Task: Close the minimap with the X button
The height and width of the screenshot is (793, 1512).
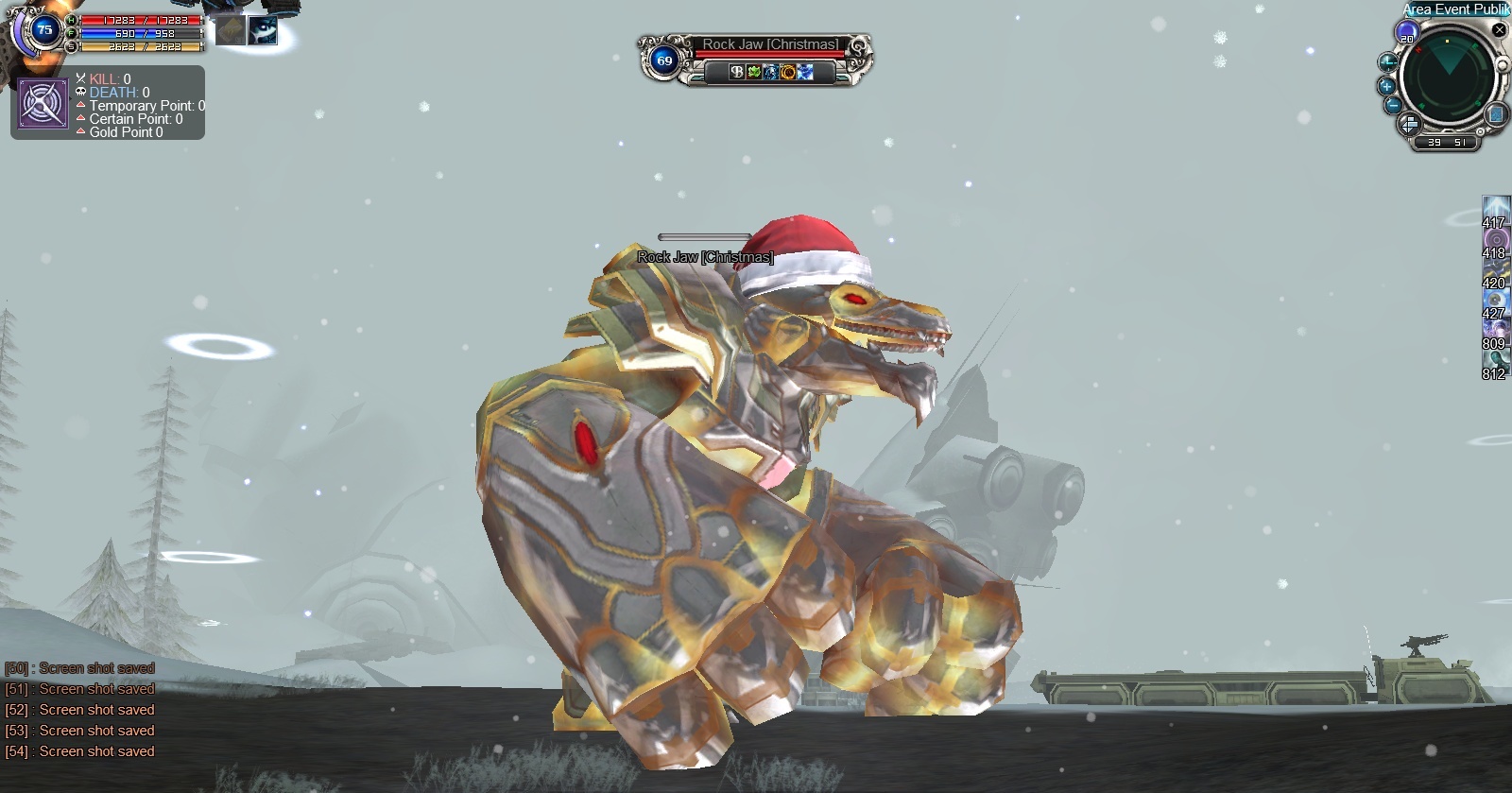Action: [1499, 30]
